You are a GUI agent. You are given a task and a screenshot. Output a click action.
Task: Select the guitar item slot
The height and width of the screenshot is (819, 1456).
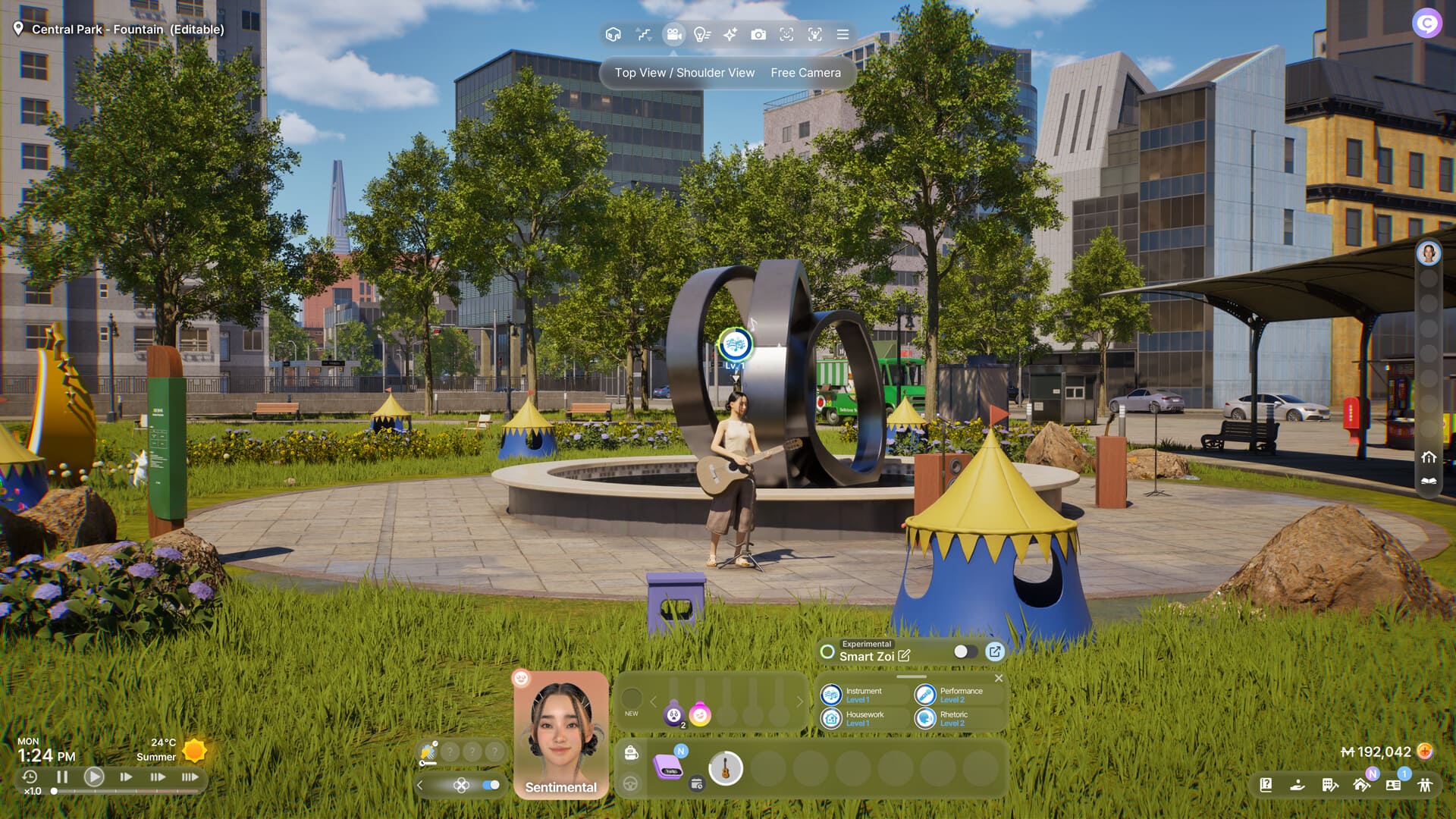tap(725, 769)
